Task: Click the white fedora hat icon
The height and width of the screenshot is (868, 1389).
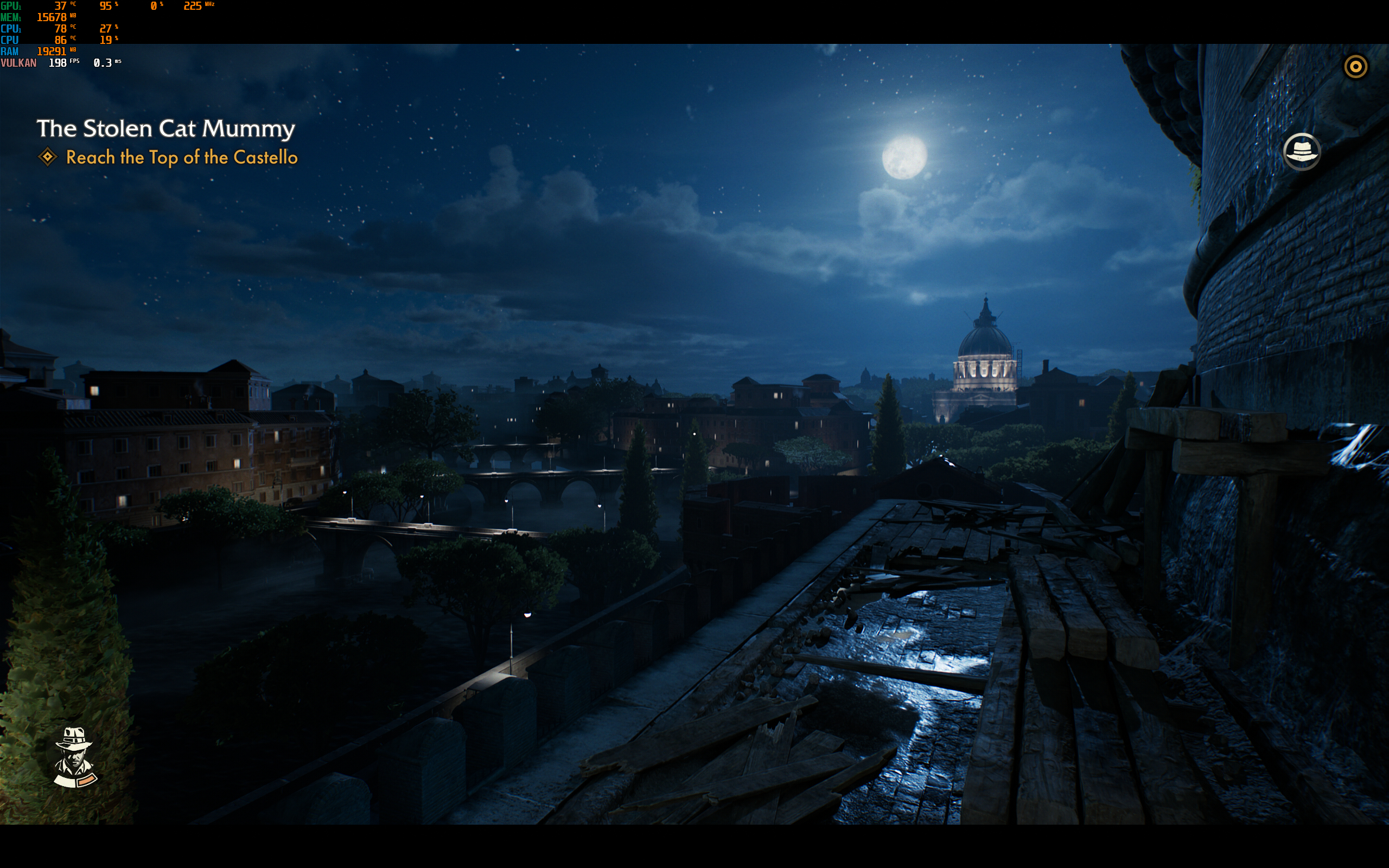Action: click(1301, 152)
